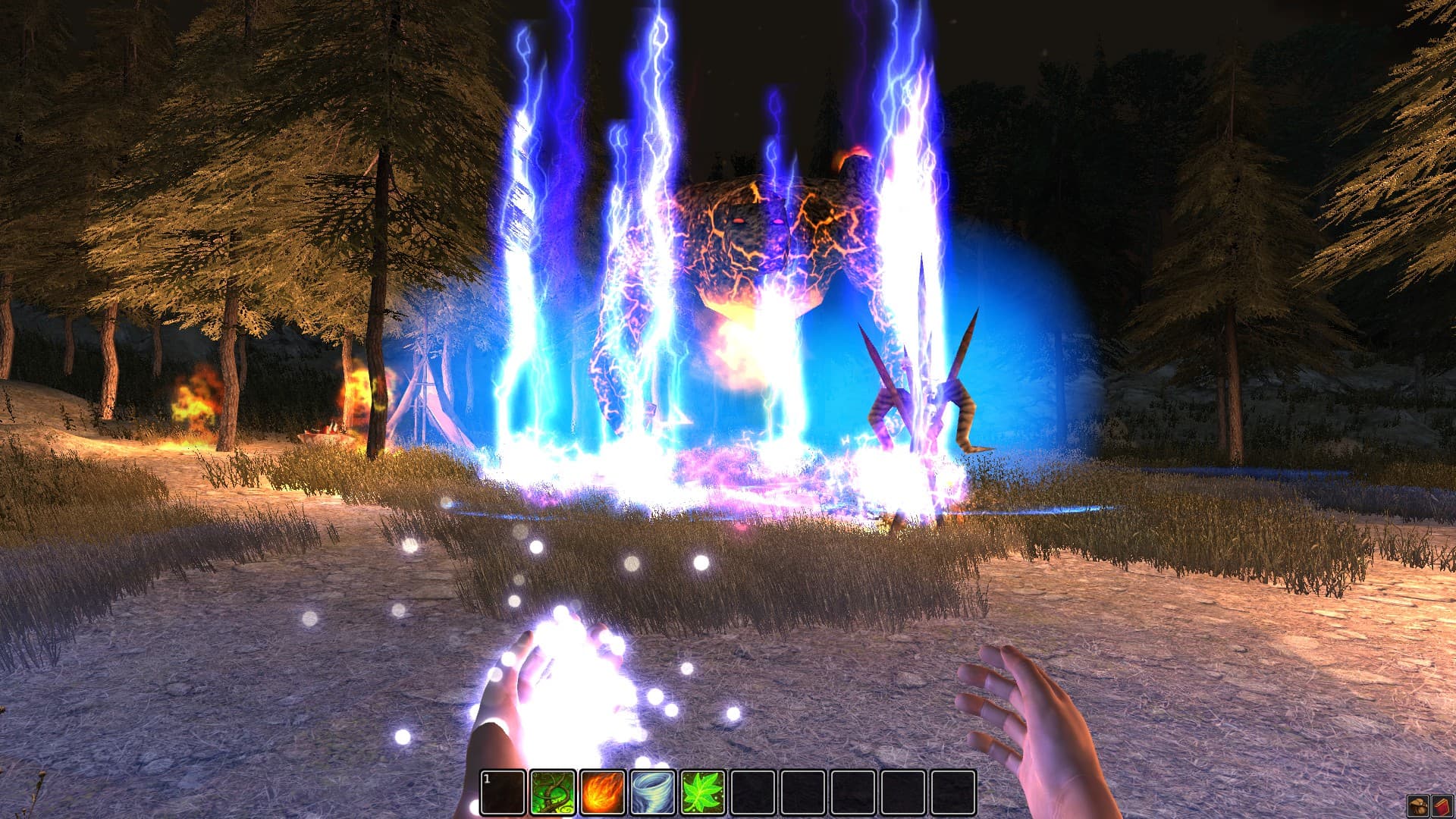This screenshot has height=819, width=1456.
Task: Activate the fireball spell in the hotbar
Action: pos(602,792)
